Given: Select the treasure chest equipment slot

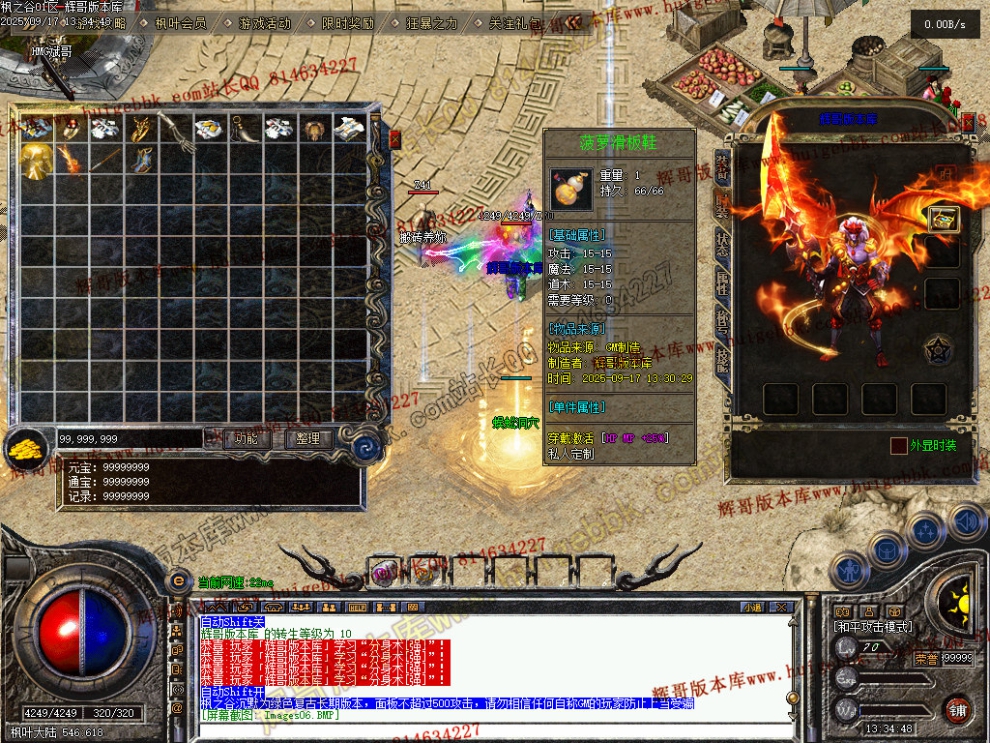Looking at the screenshot, I should click(941, 219).
